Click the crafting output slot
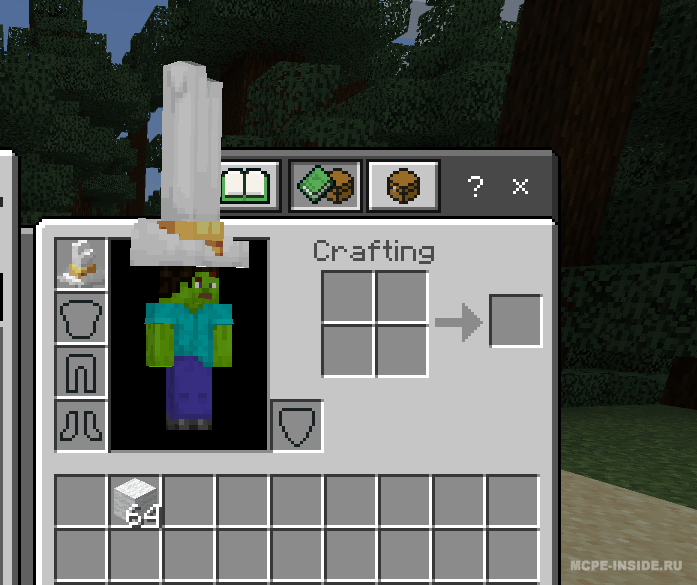The image size is (697, 585). pos(515,321)
